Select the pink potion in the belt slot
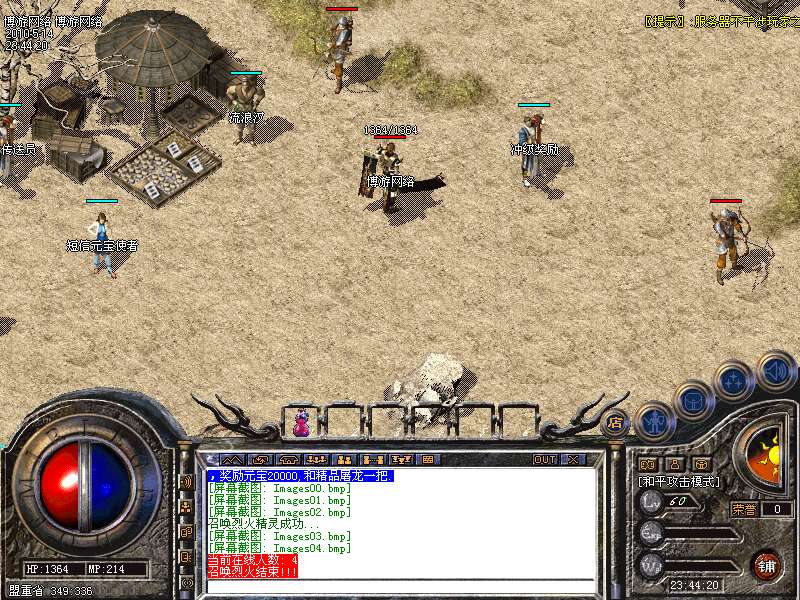 (301, 424)
